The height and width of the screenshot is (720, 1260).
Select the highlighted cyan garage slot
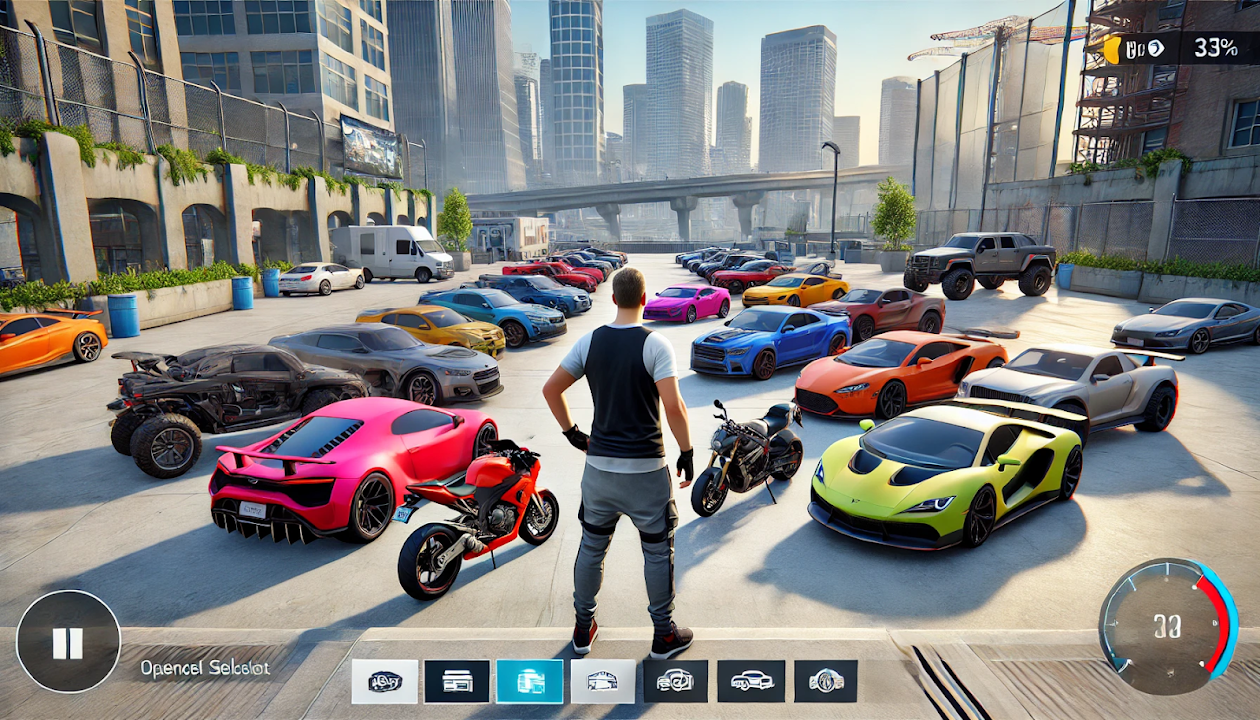(529, 681)
